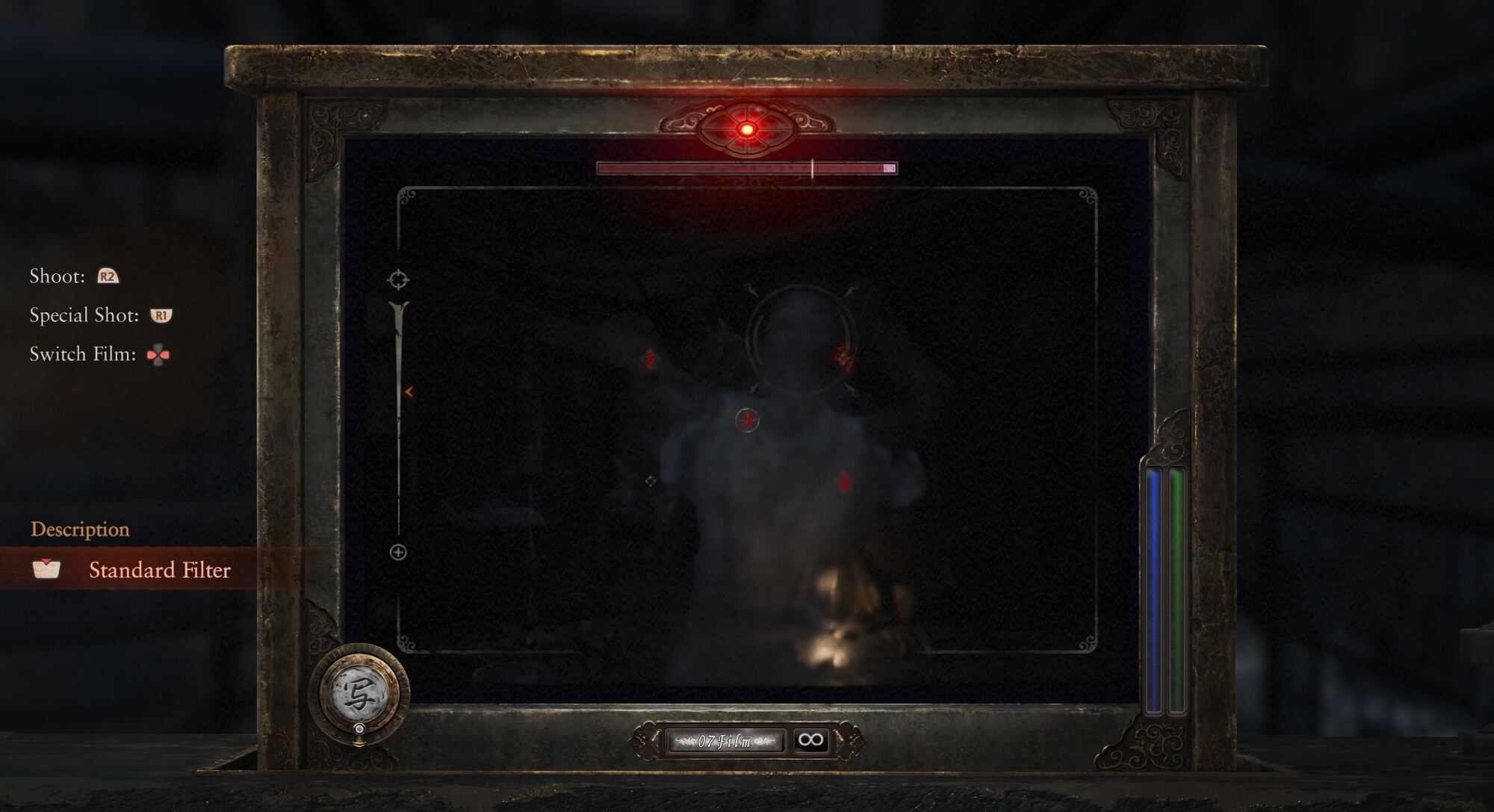Click the crosshair reticle icon above zoom bar

[398, 279]
